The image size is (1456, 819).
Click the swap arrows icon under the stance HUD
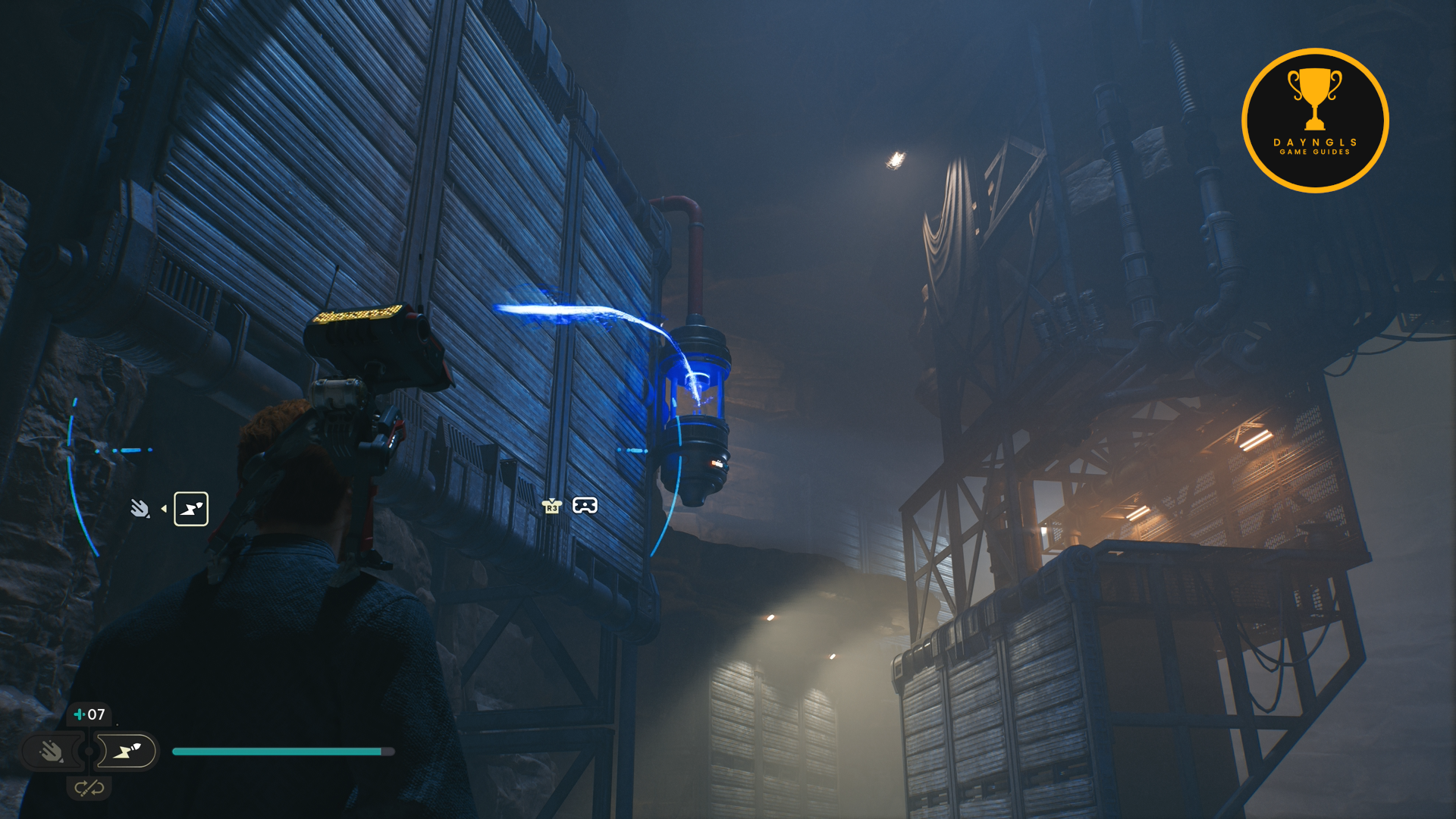point(89,789)
